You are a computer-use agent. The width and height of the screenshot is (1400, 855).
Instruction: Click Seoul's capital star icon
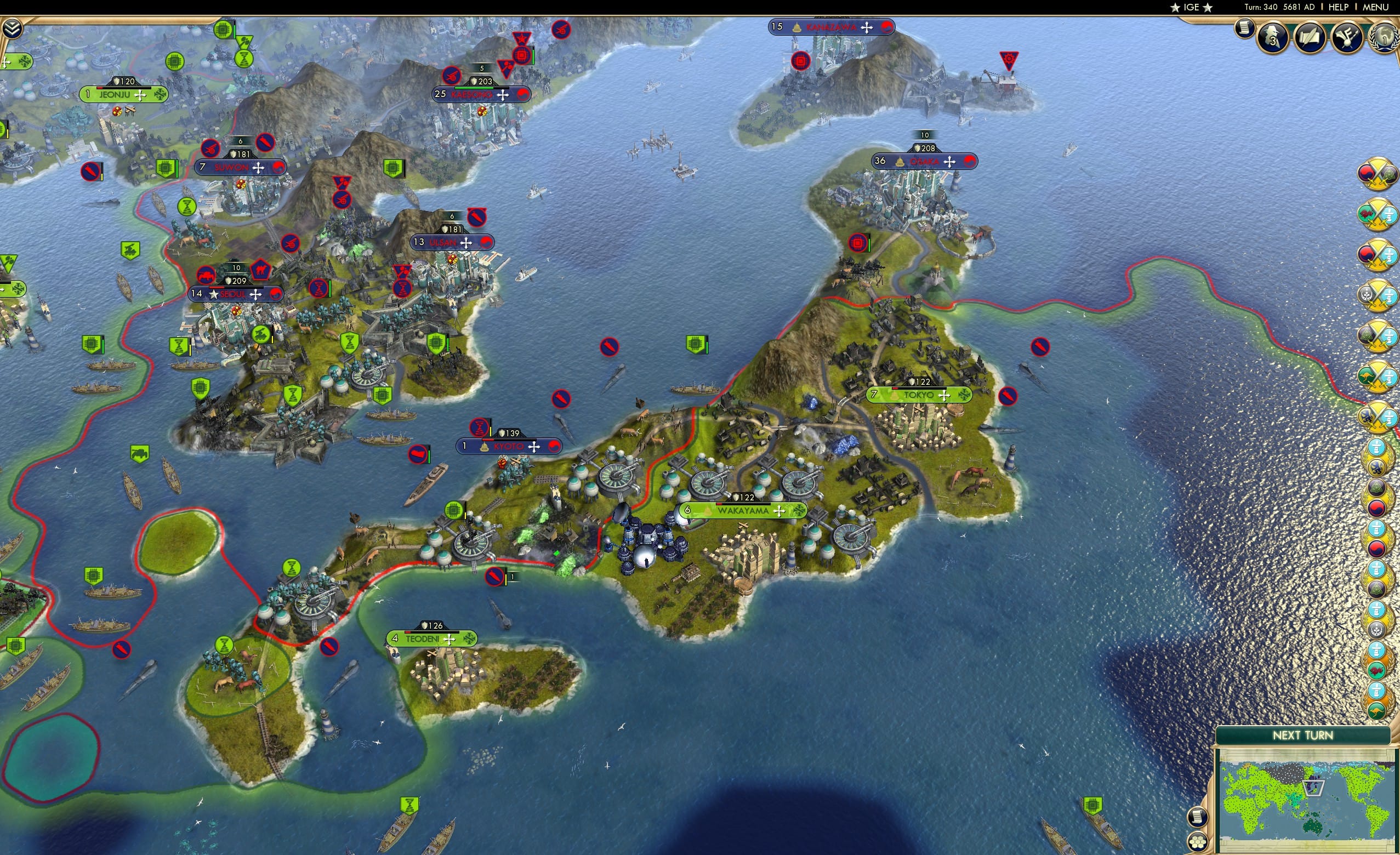click(214, 294)
